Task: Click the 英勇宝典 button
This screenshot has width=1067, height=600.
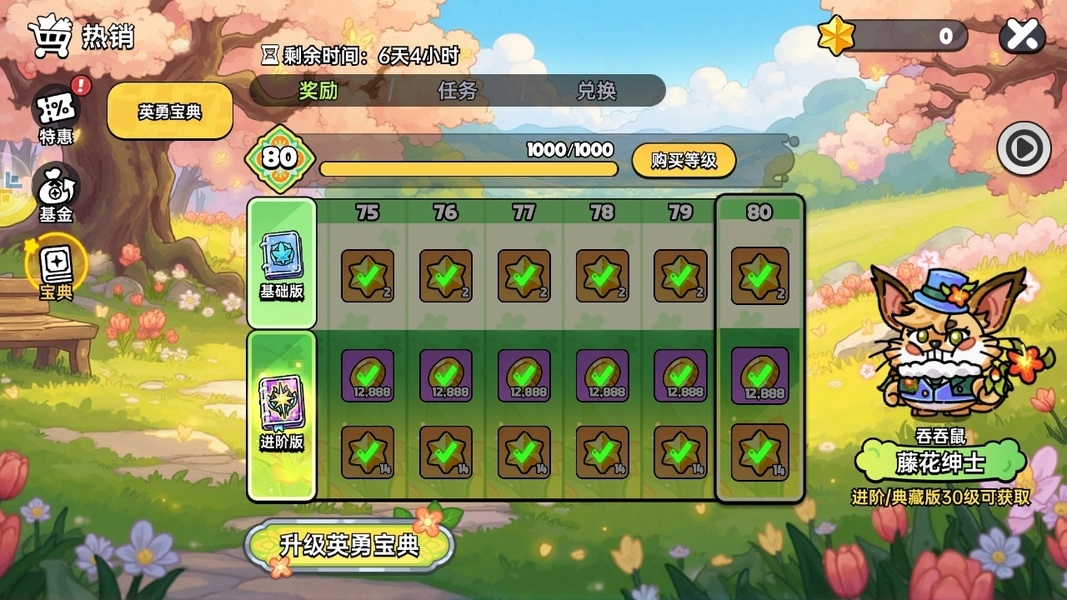Action: pyautogui.click(x=170, y=111)
